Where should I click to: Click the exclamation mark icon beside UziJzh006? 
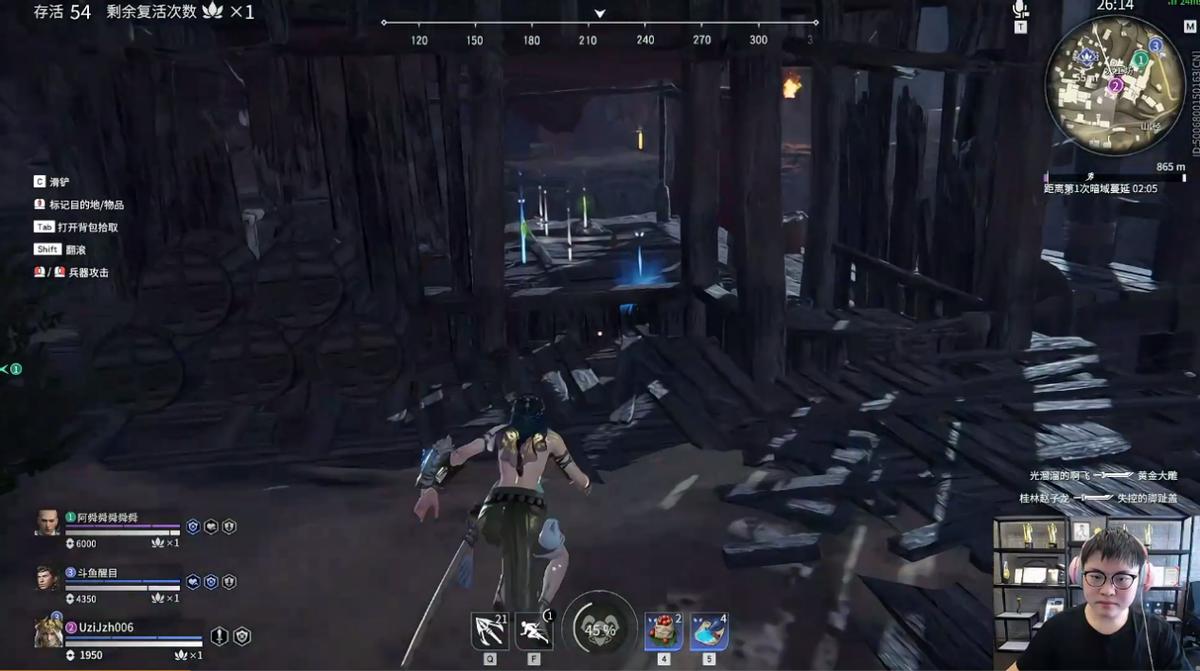tap(219, 636)
